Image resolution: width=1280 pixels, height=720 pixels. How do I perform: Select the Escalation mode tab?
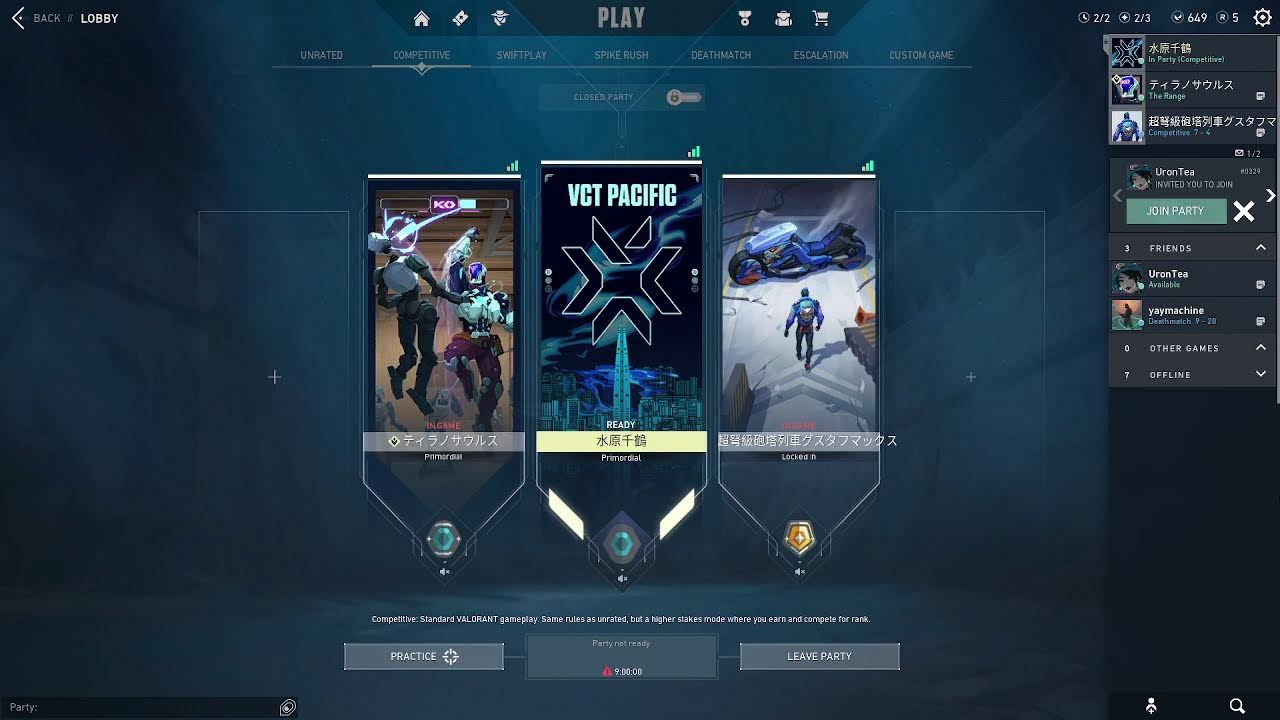[x=821, y=55]
